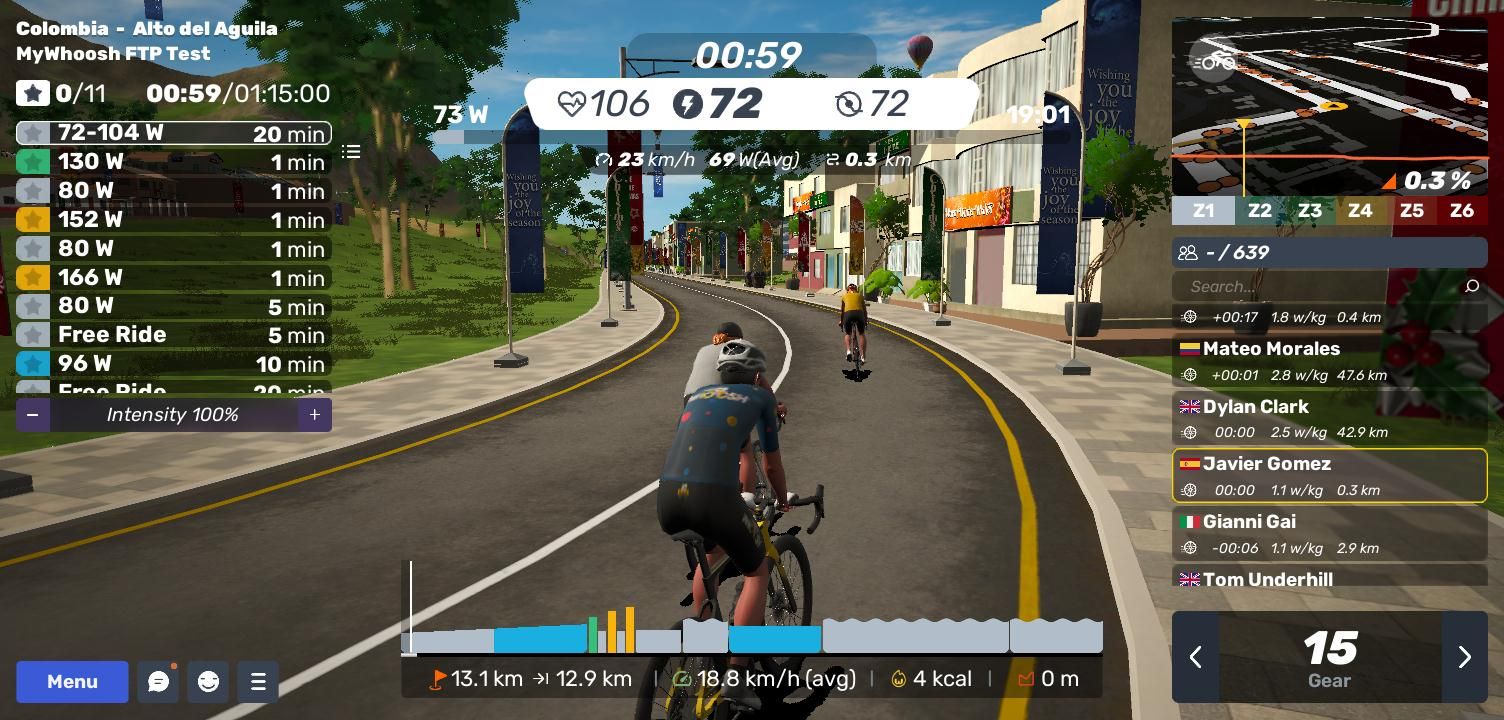Screen dimensions: 1504x720
Task: Select Gianni Gai in rider list
Action: tap(1329, 534)
